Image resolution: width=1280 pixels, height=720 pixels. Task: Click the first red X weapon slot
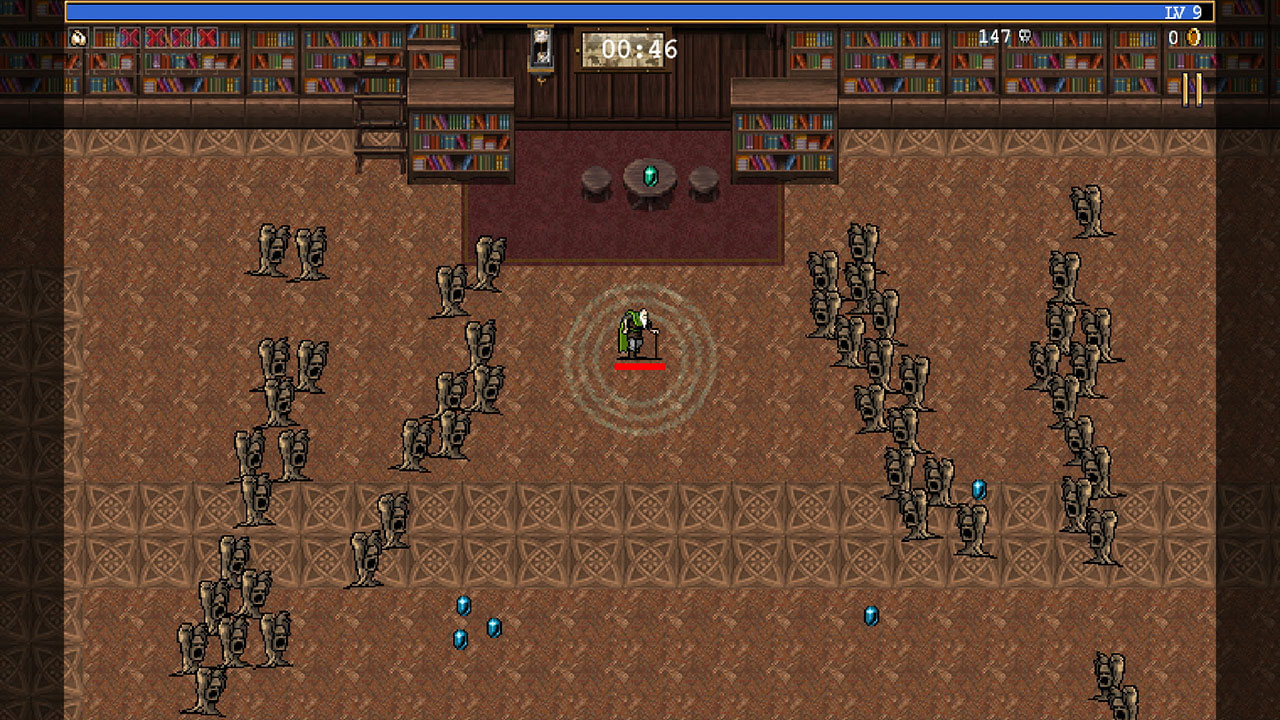coord(130,39)
